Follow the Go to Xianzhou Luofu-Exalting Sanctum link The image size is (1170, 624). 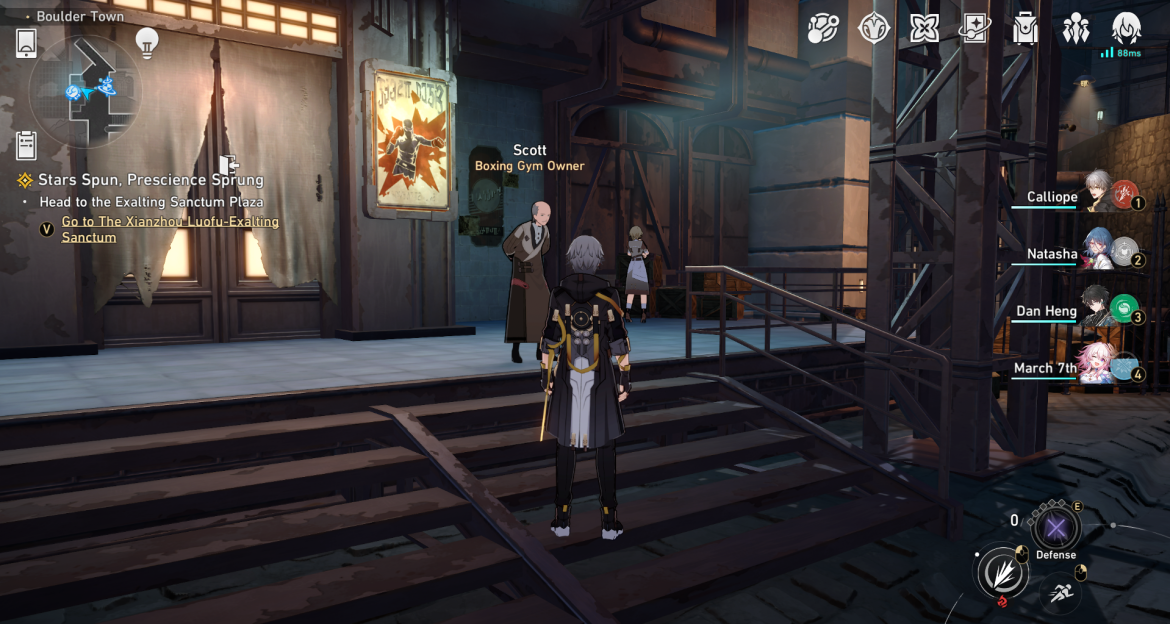(170, 229)
